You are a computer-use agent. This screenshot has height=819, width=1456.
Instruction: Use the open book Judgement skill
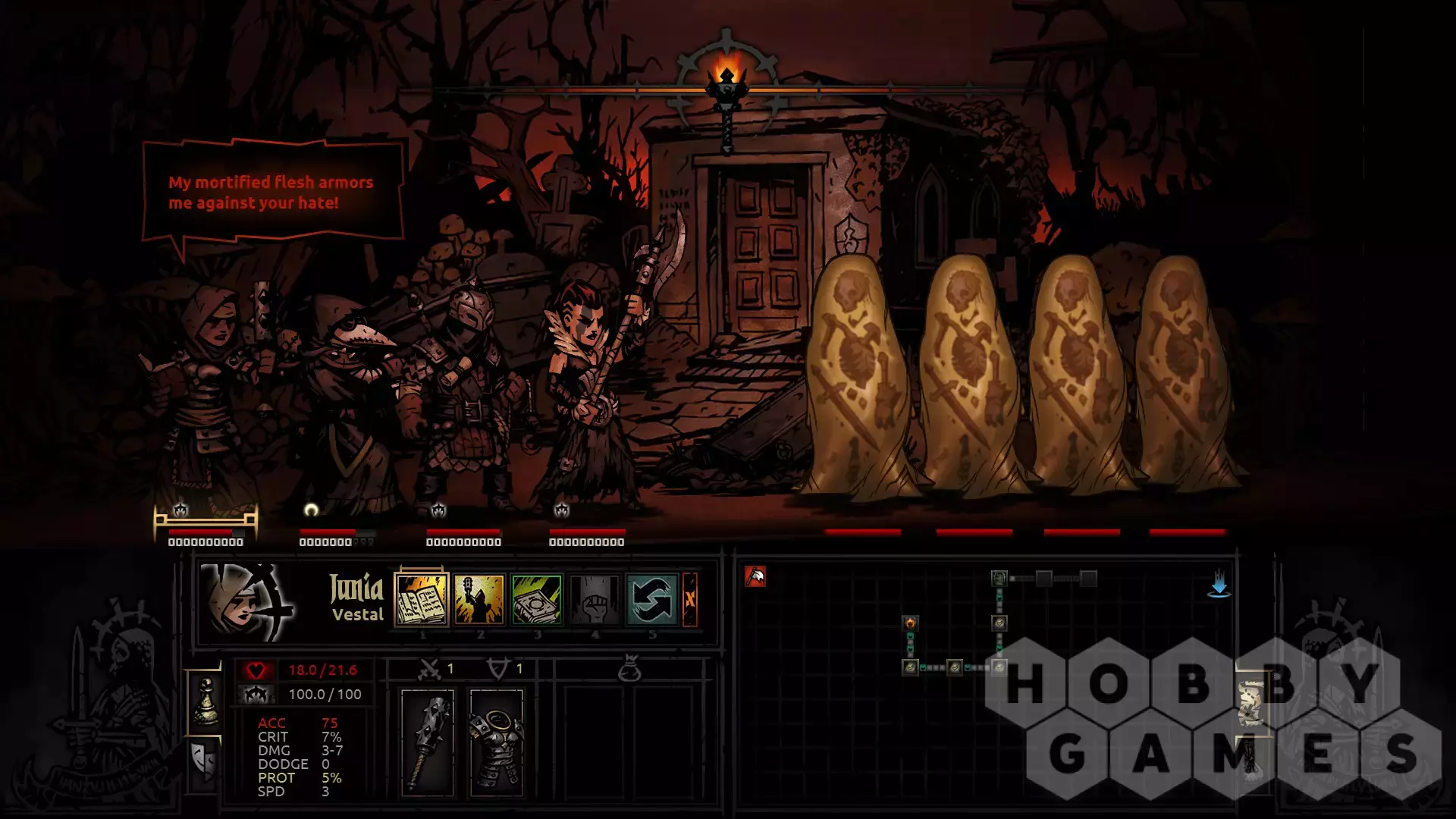422,600
